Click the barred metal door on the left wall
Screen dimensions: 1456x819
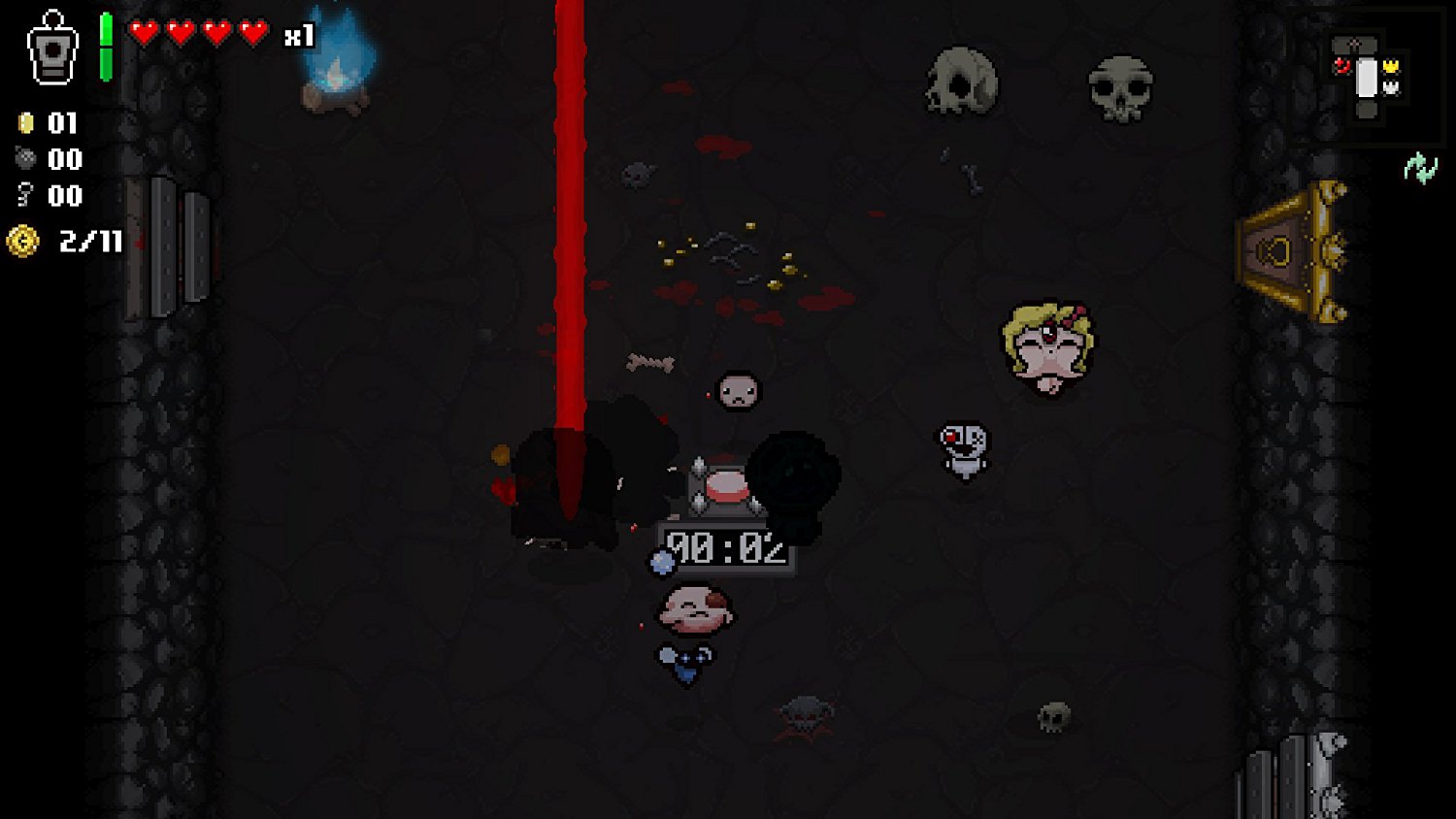[x=180, y=247]
